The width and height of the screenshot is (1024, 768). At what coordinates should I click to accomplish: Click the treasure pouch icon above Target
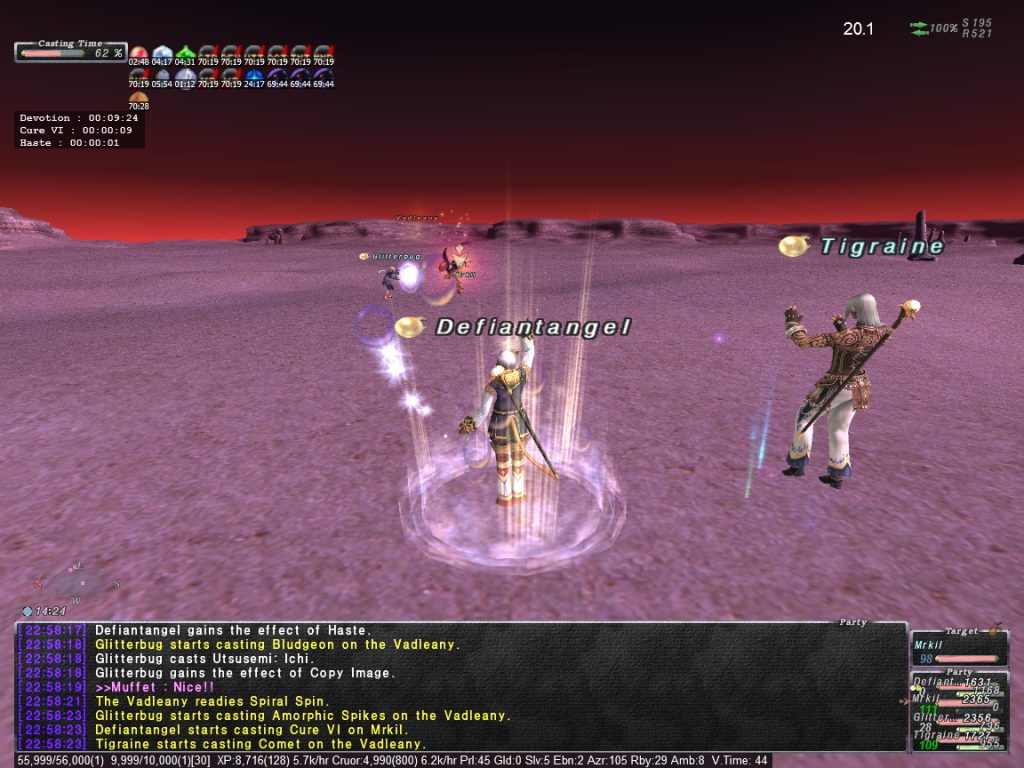994,629
